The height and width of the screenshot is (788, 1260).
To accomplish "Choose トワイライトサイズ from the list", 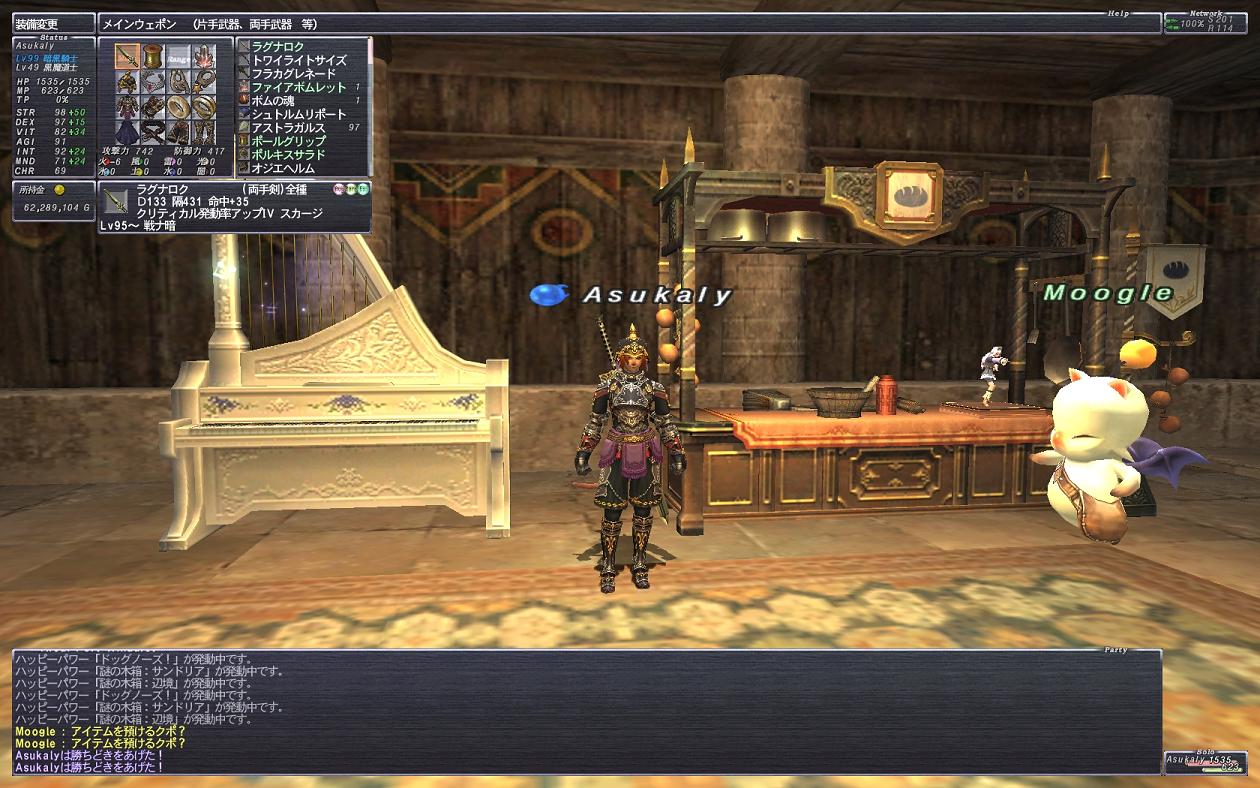I will click(299, 60).
